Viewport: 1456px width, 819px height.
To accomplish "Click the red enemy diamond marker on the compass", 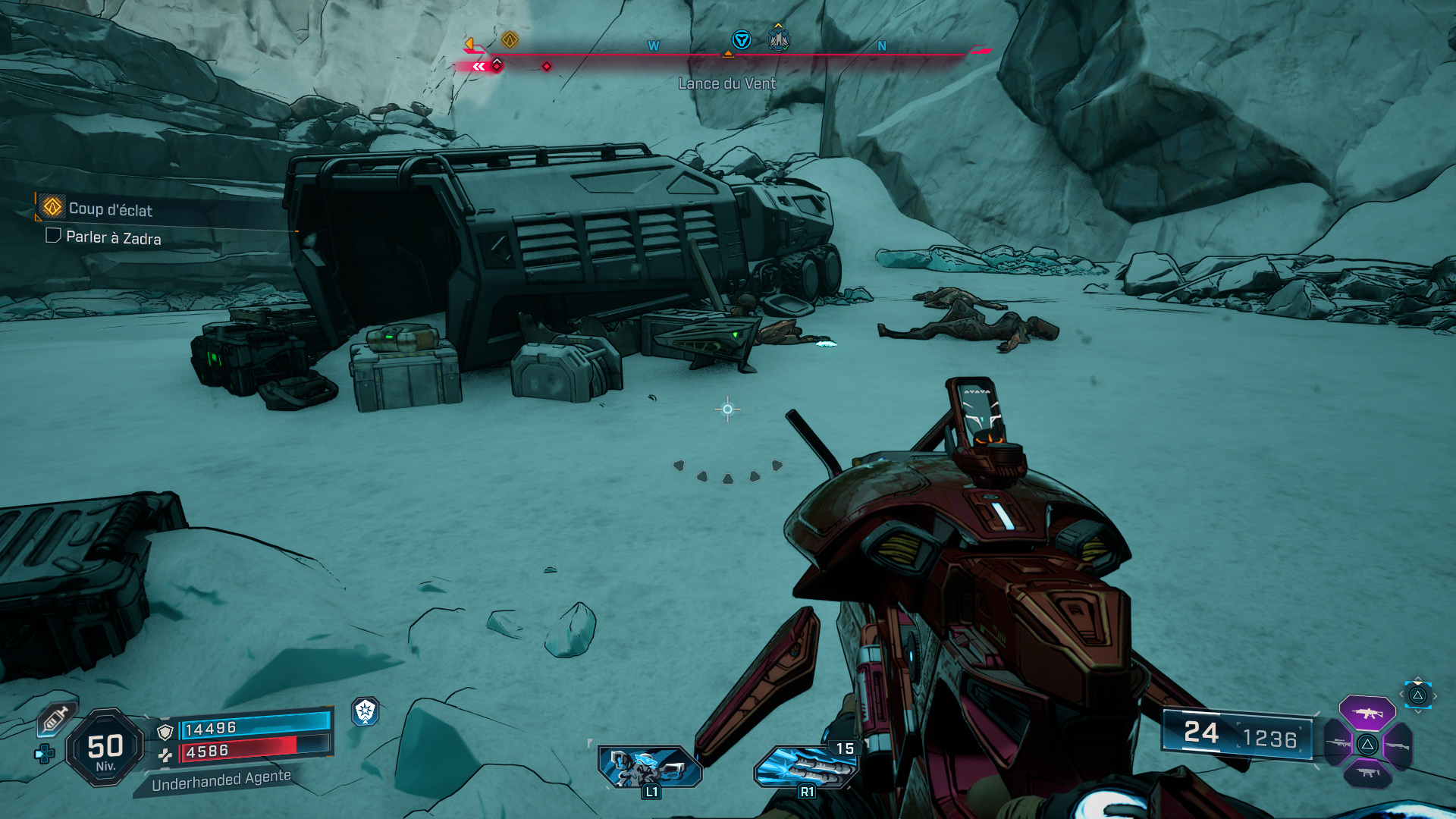I will click(x=546, y=67).
